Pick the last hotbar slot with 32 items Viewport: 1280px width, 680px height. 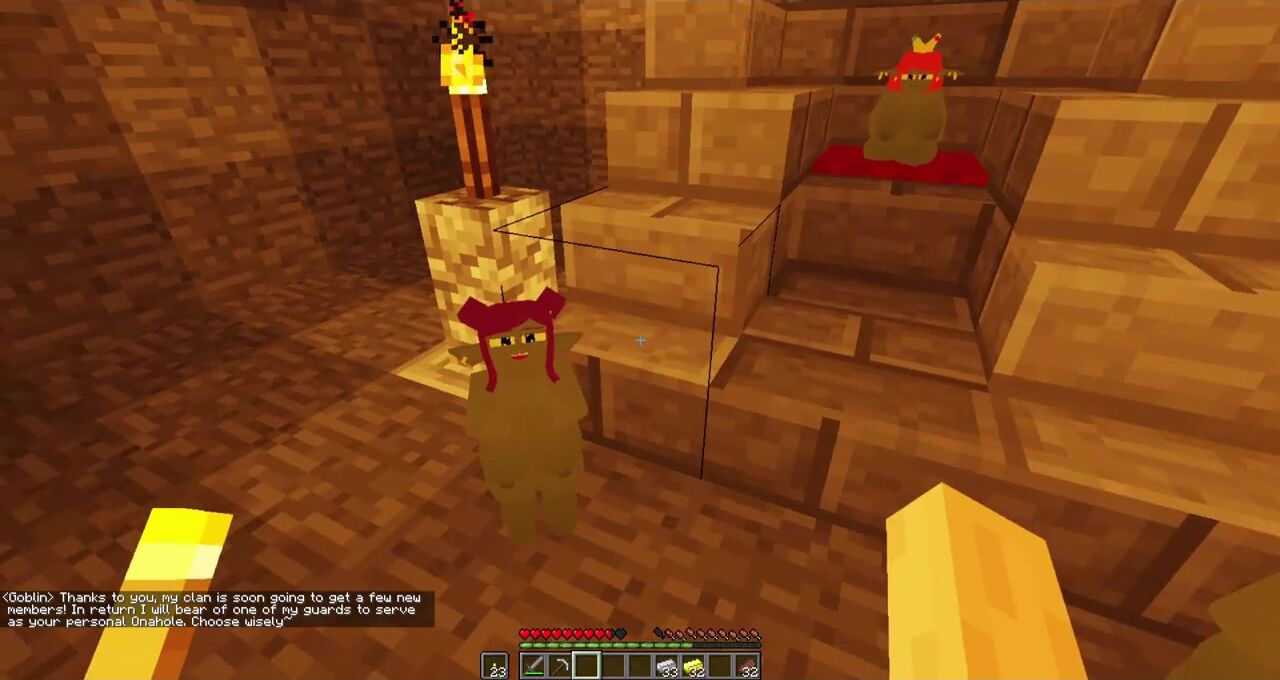point(747,665)
